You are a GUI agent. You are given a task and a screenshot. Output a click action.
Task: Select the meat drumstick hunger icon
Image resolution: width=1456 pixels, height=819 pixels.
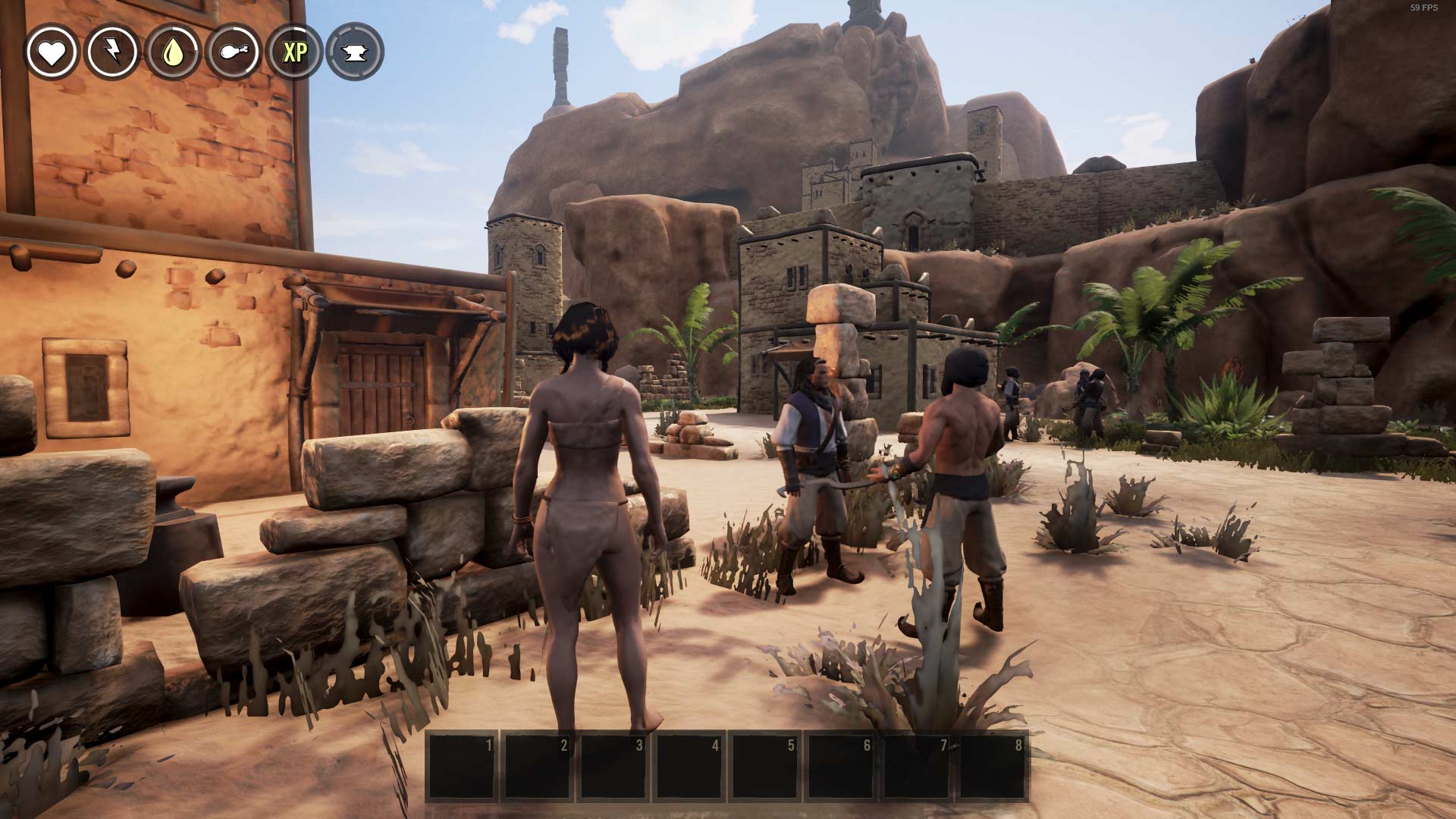point(234,52)
